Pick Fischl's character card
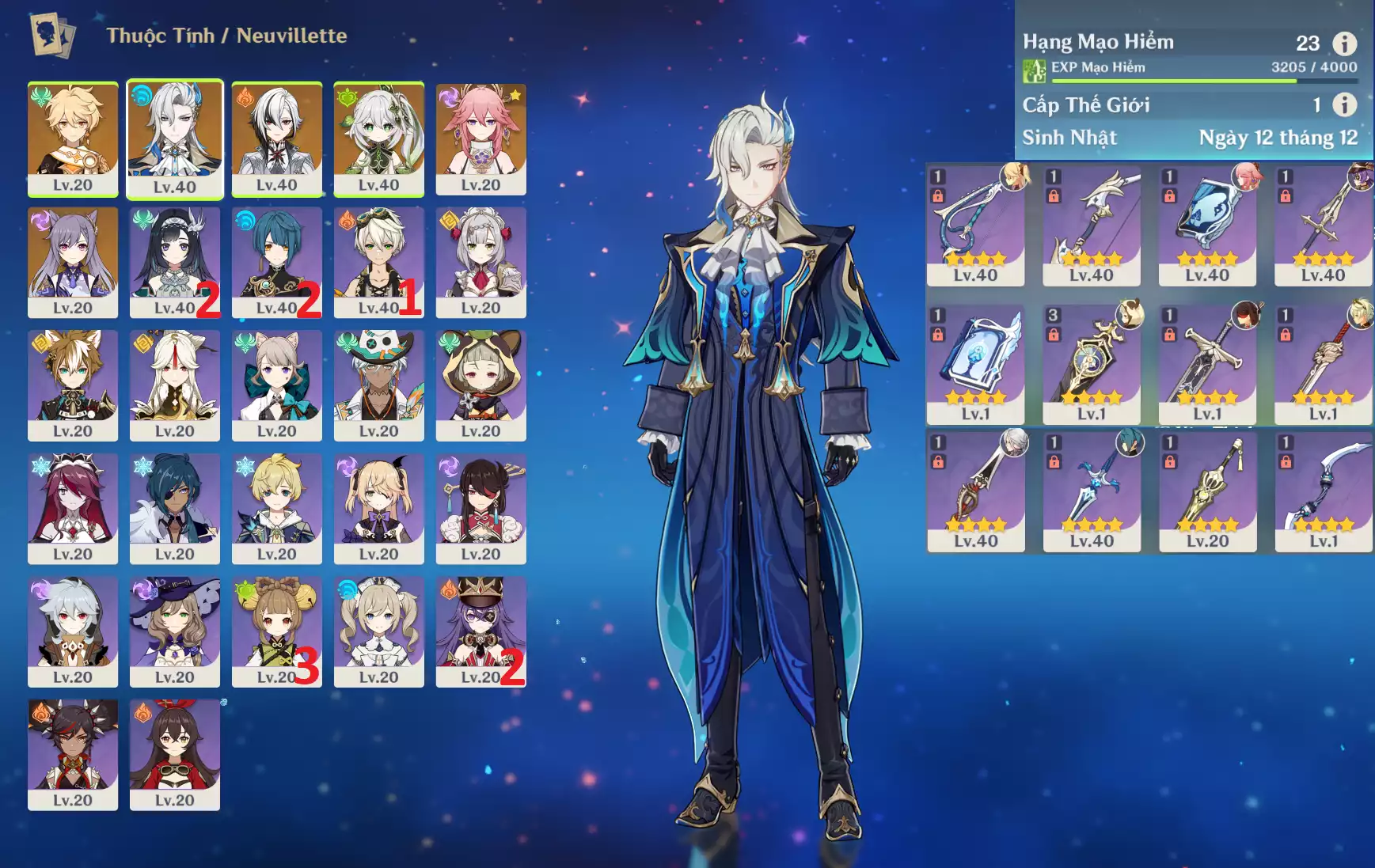The height and width of the screenshot is (868, 1375). coord(379,508)
